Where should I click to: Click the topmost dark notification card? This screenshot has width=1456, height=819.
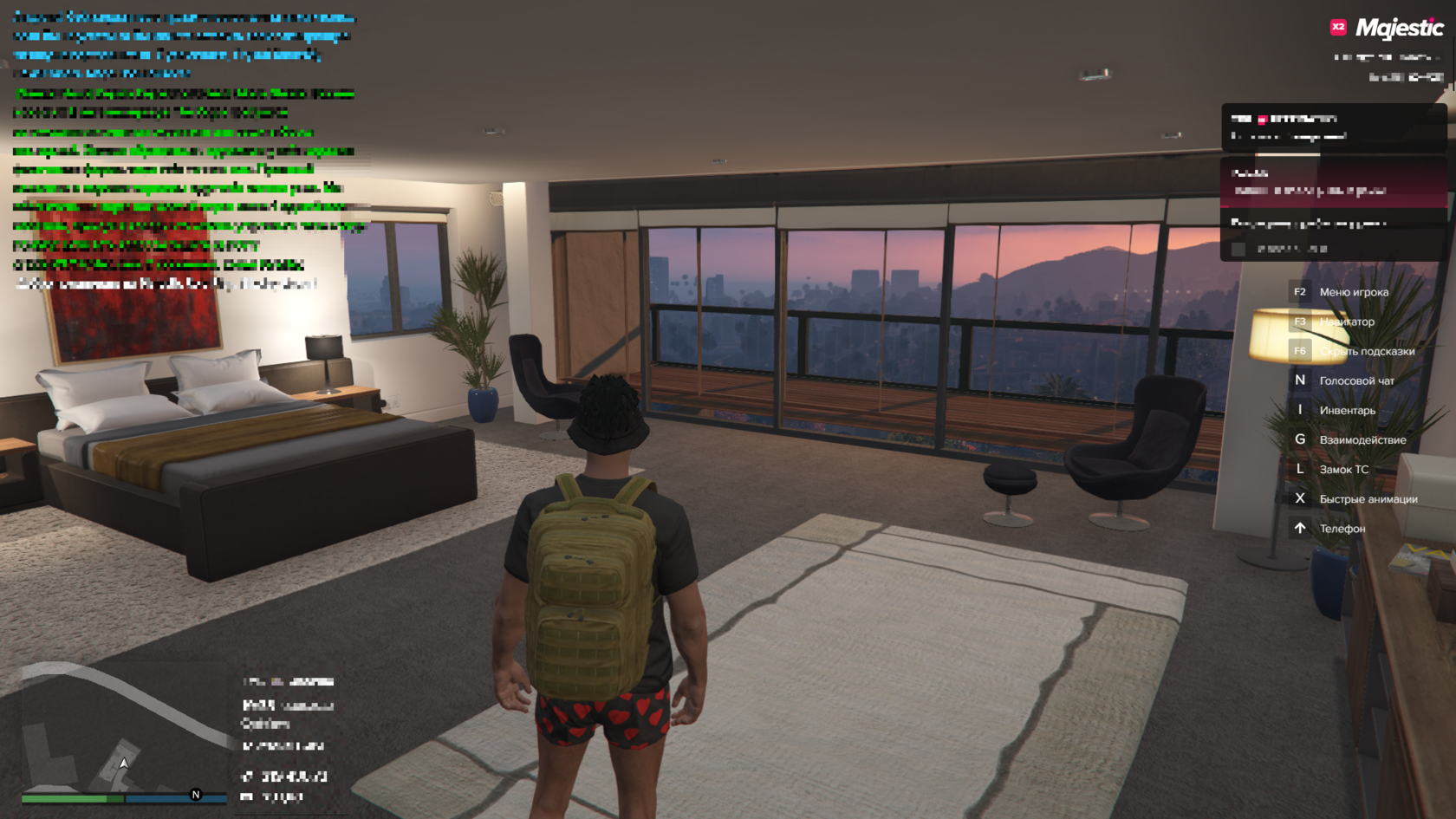click(1333, 127)
